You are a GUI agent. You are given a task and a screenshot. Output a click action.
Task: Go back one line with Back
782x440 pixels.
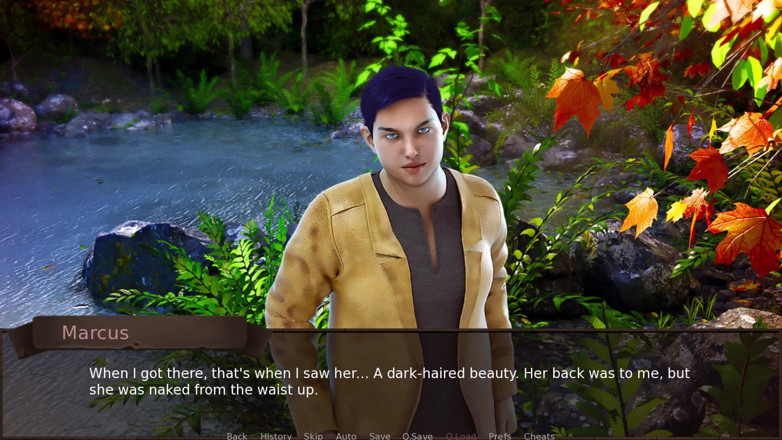point(236,435)
